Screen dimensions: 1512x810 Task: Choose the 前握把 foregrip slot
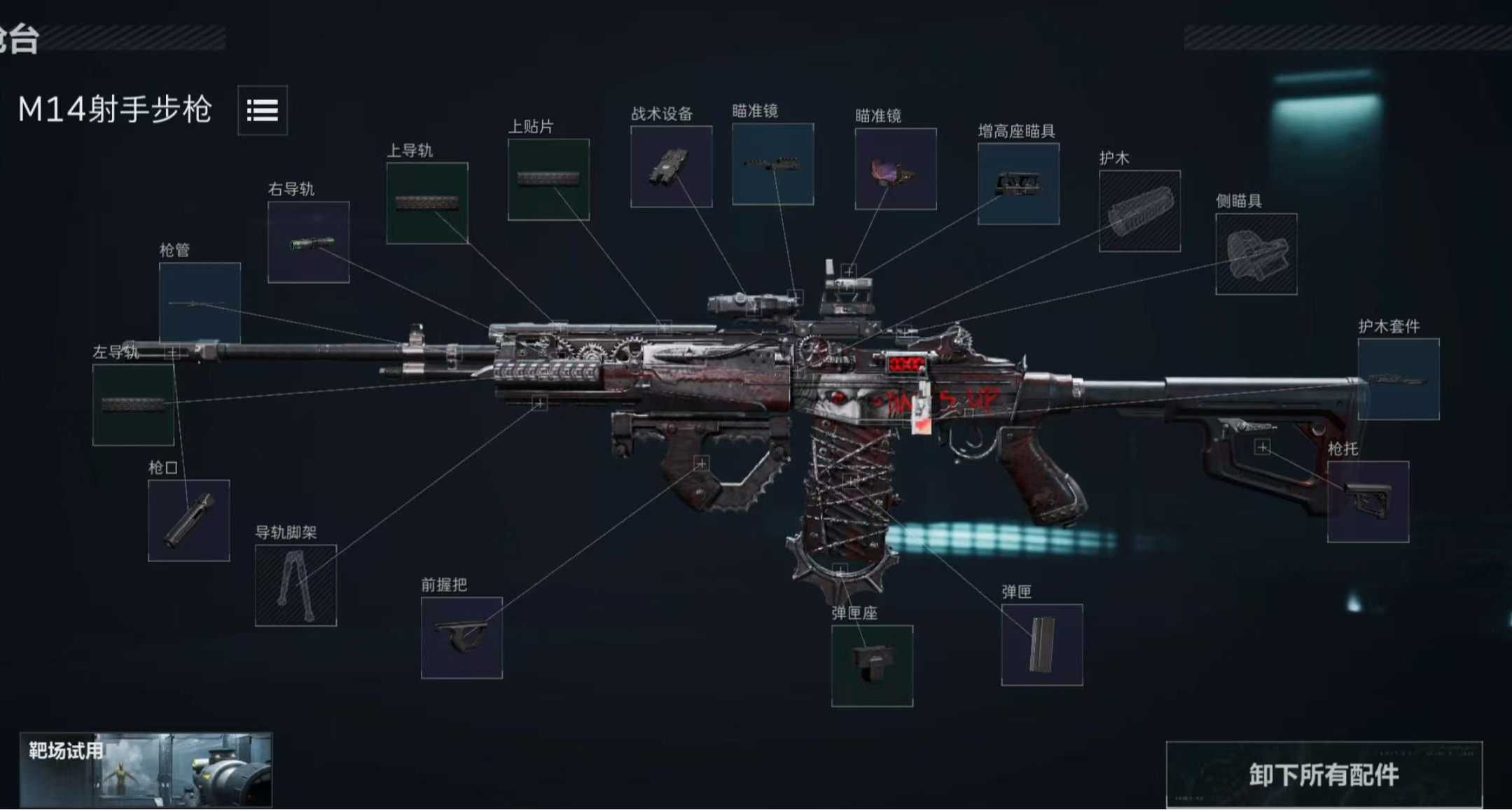click(462, 638)
